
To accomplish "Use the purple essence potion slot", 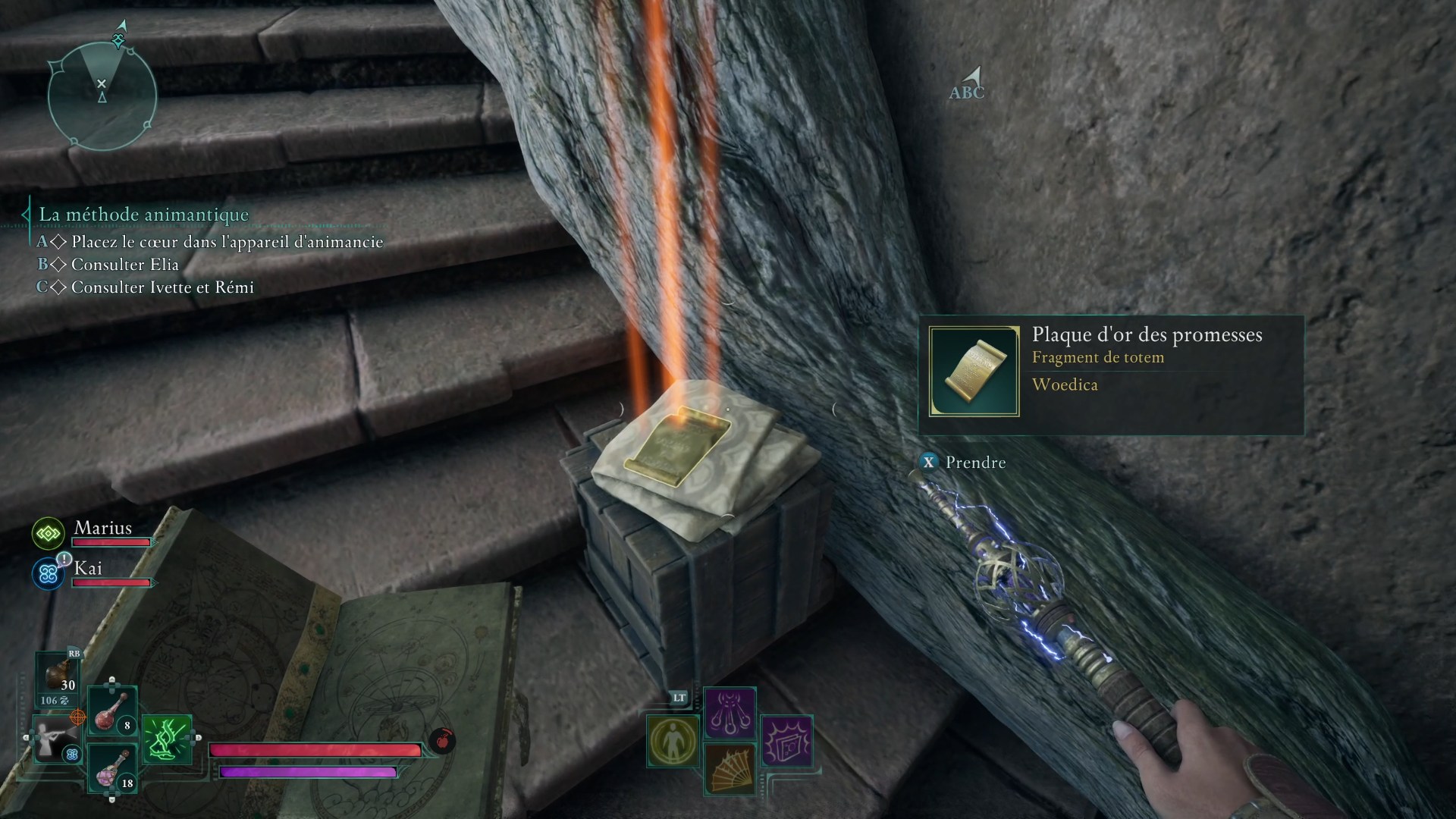I will click(x=112, y=768).
